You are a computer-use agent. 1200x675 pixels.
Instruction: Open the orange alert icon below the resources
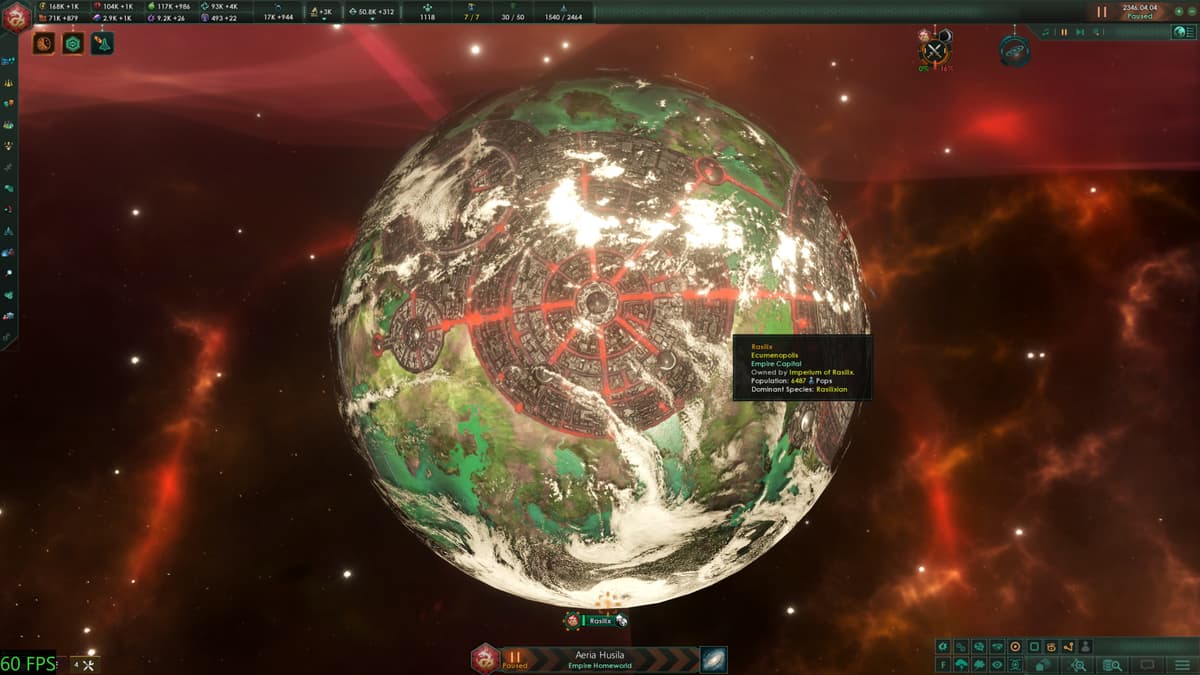point(44,44)
